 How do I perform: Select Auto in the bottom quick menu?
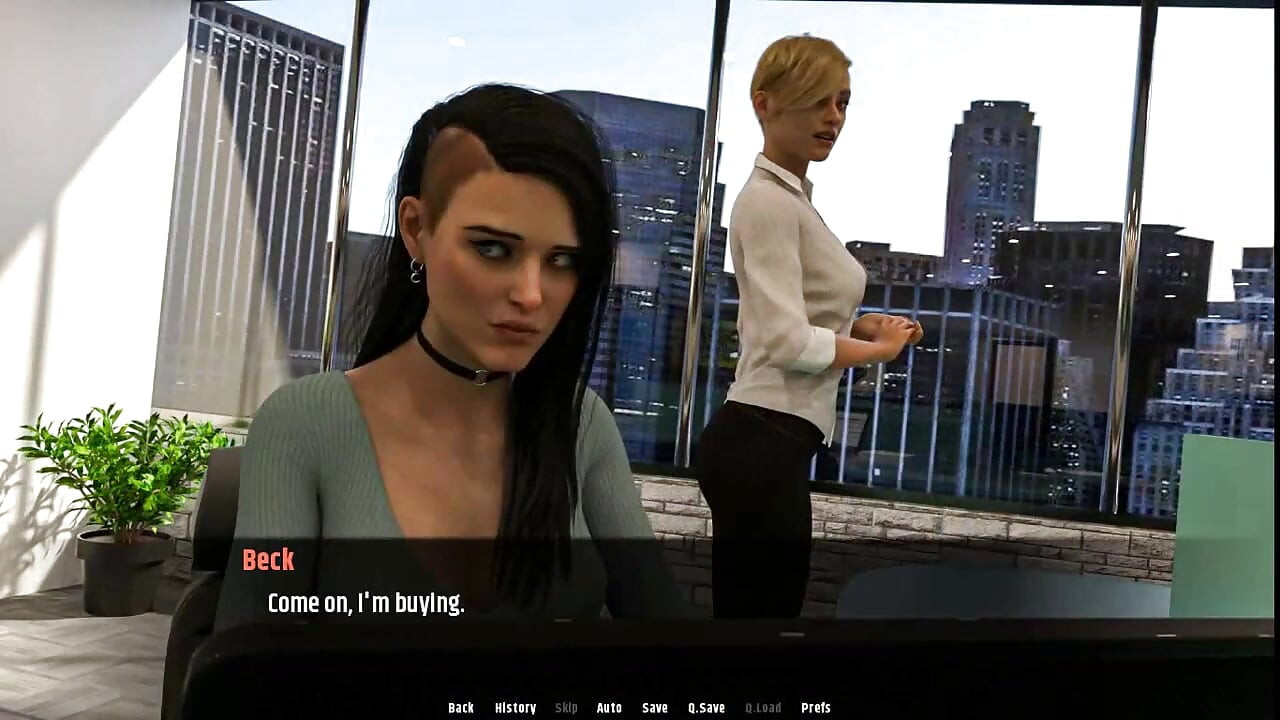pyautogui.click(x=608, y=707)
